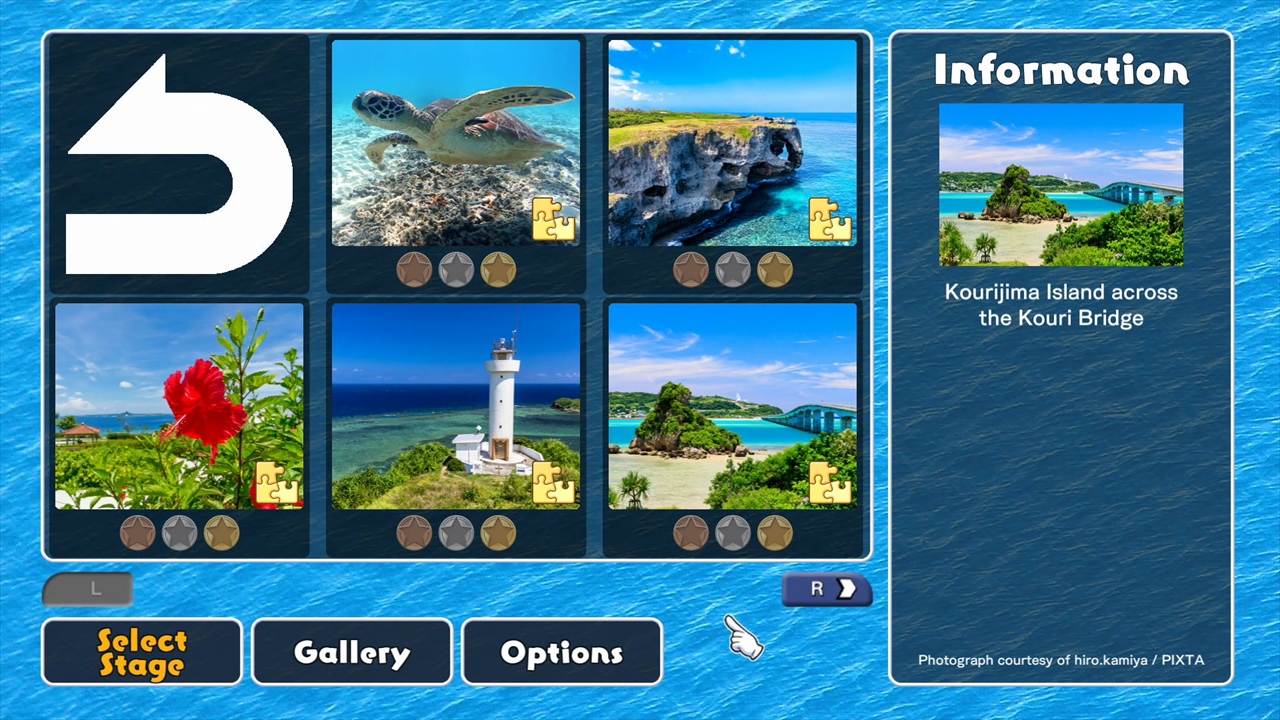This screenshot has width=1280, height=720.
Task: Switch to the Select Stage tab
Action: tap(141, 651)
